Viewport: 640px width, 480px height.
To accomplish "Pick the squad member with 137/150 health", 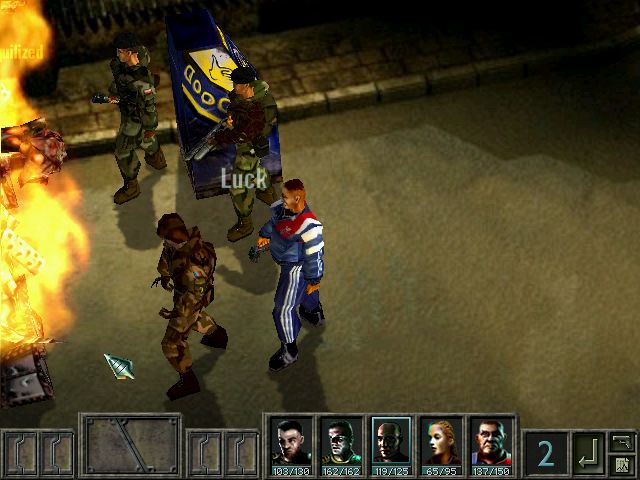I will 491,443.
